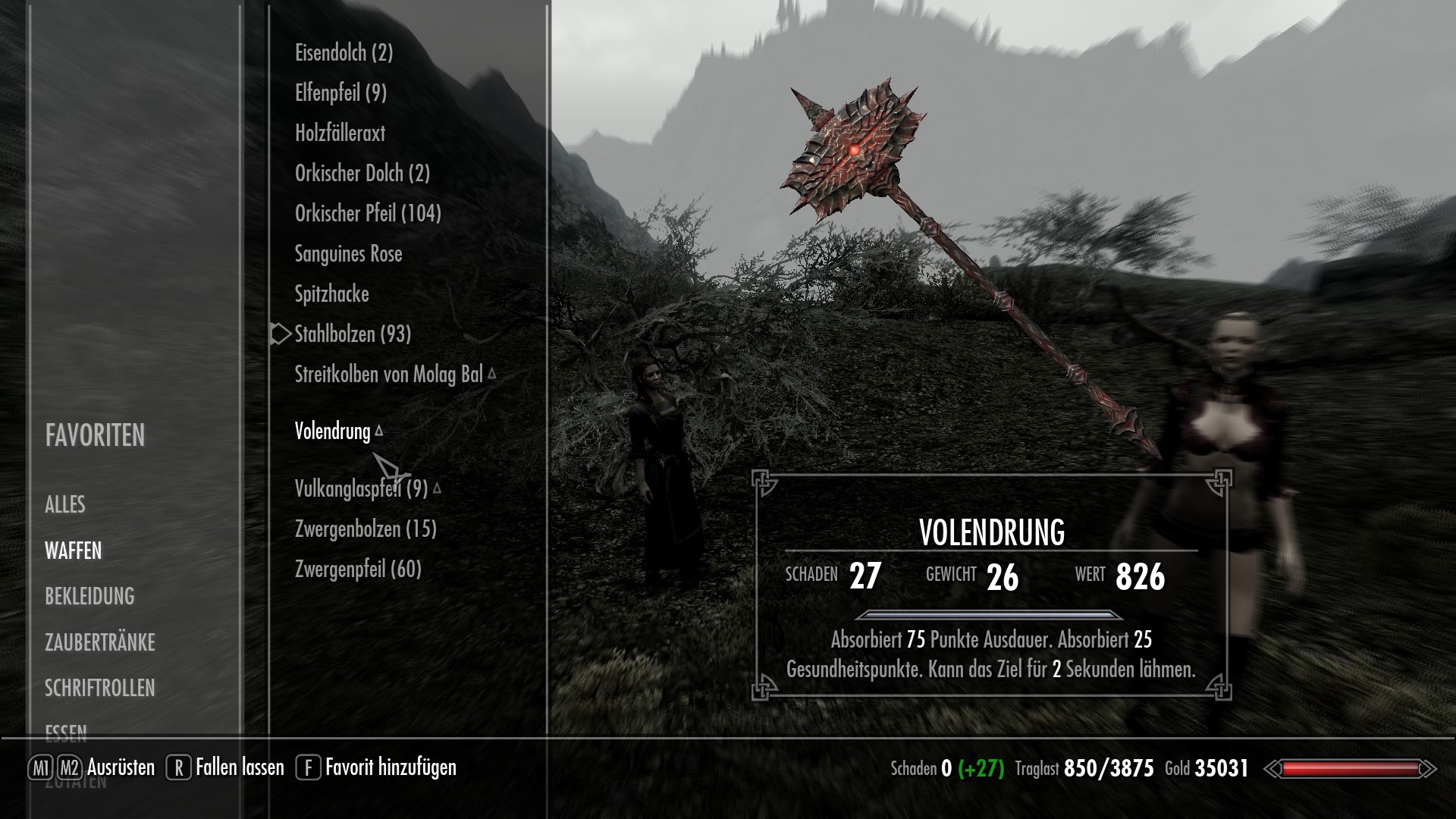Show the Waffen category
Screen dimensions: 1456x819
point(73,551)
